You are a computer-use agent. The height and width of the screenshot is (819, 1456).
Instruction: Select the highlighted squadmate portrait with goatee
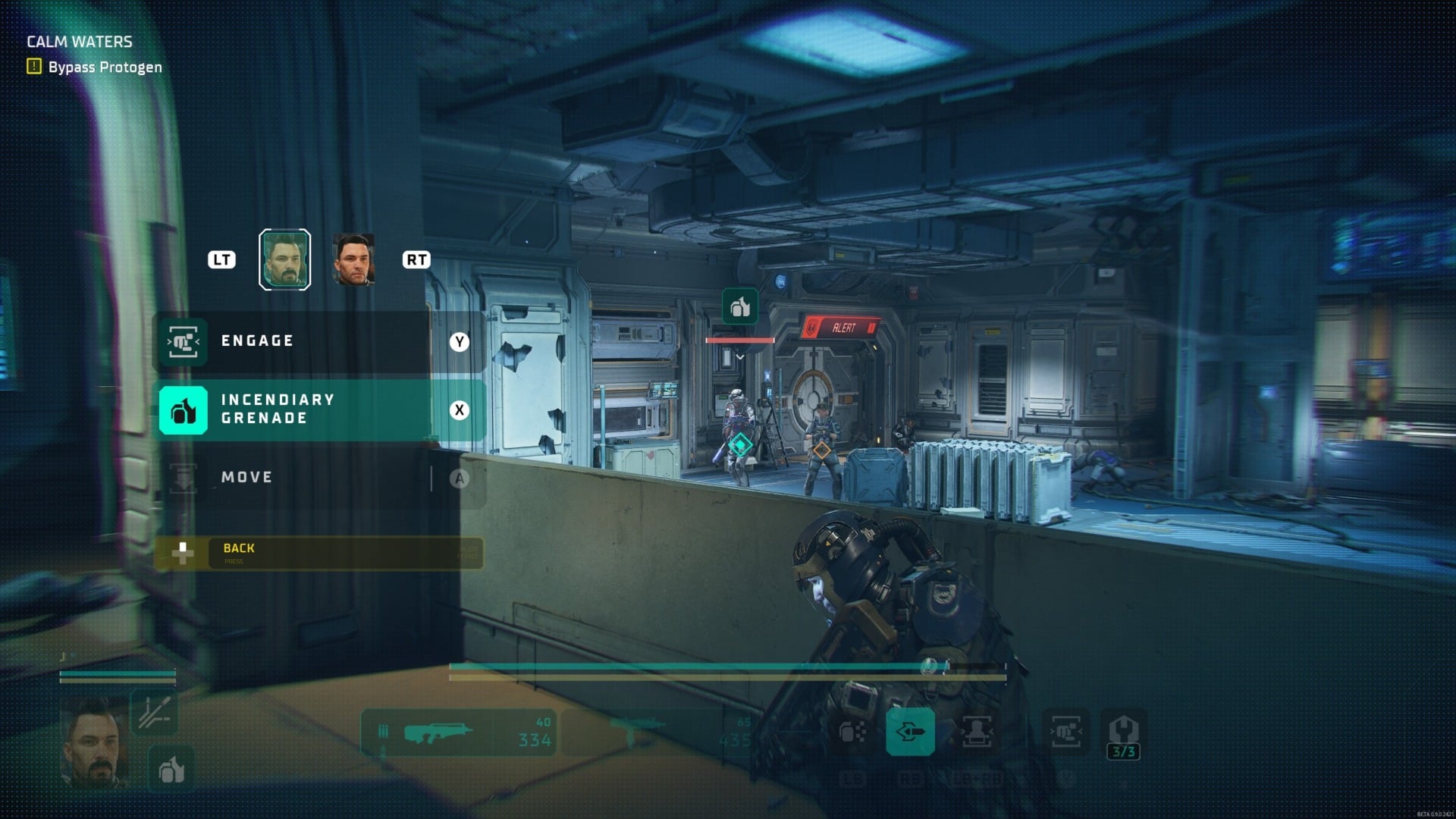pyautogui.click(x=284, y=259)
